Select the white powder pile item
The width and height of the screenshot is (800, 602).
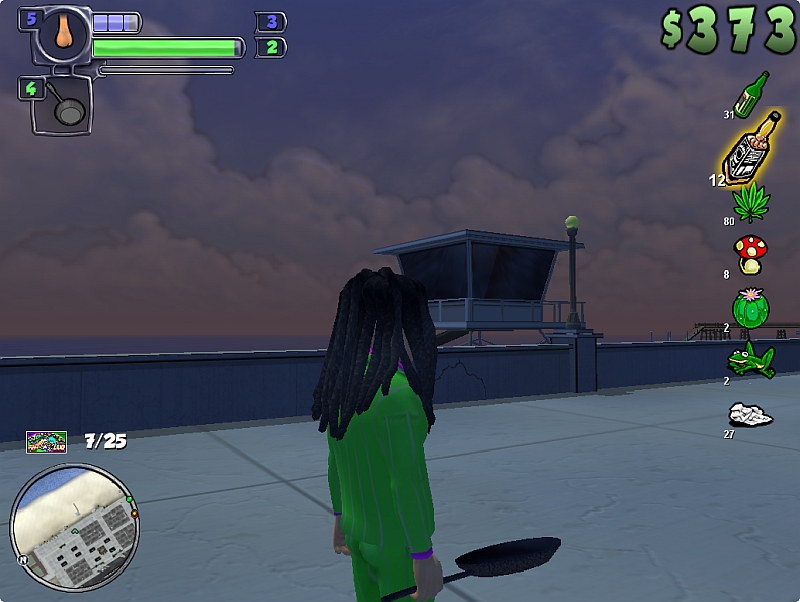pyautogui.click(x=750, y=413)
